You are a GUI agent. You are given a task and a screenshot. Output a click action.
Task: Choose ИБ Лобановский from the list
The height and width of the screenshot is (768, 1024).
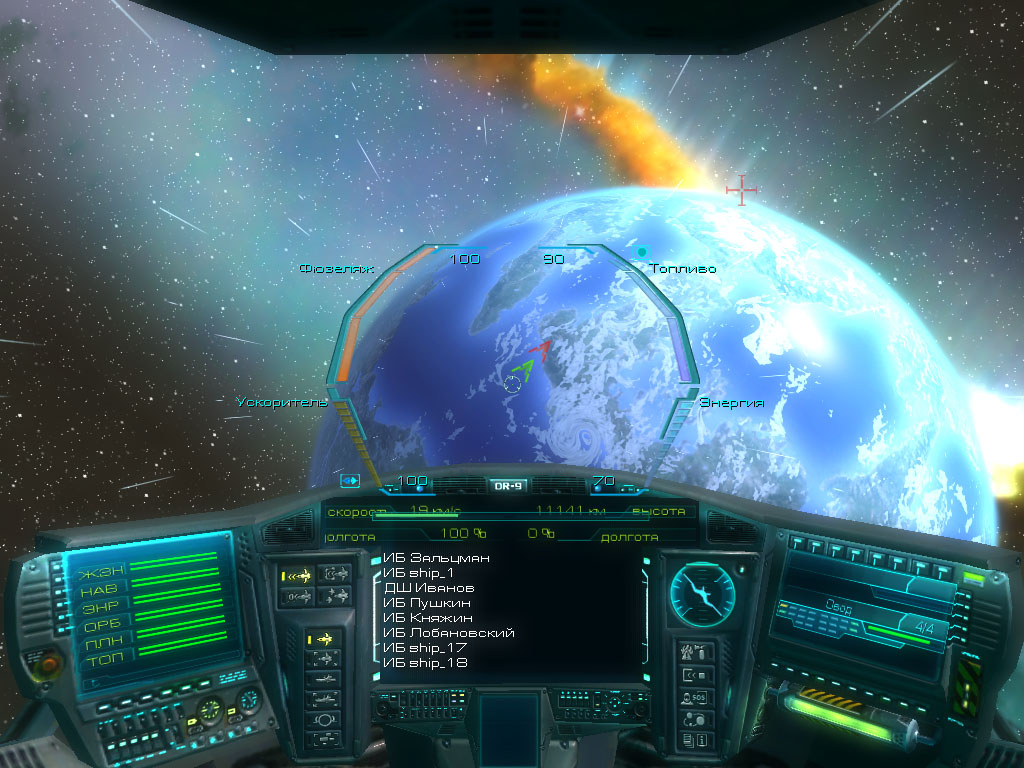click(449, 633)
